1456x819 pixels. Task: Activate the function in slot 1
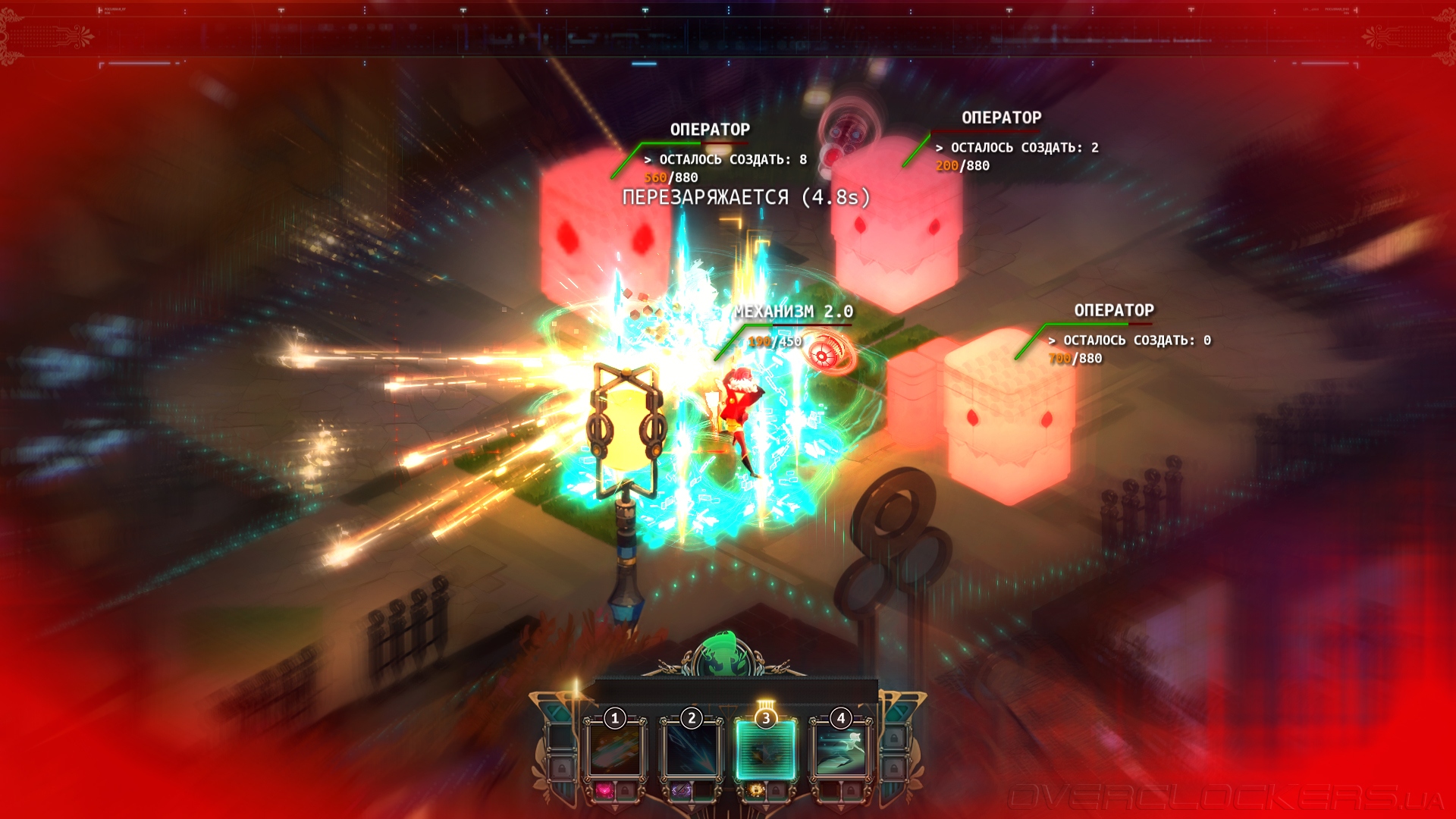615,749
